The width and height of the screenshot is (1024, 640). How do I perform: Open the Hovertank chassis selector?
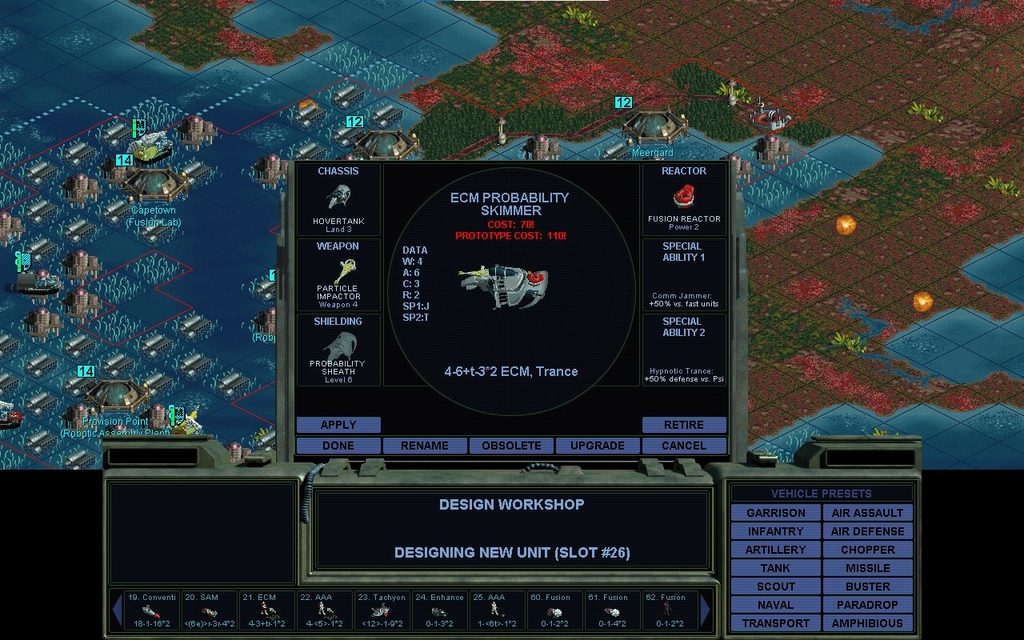338,200
